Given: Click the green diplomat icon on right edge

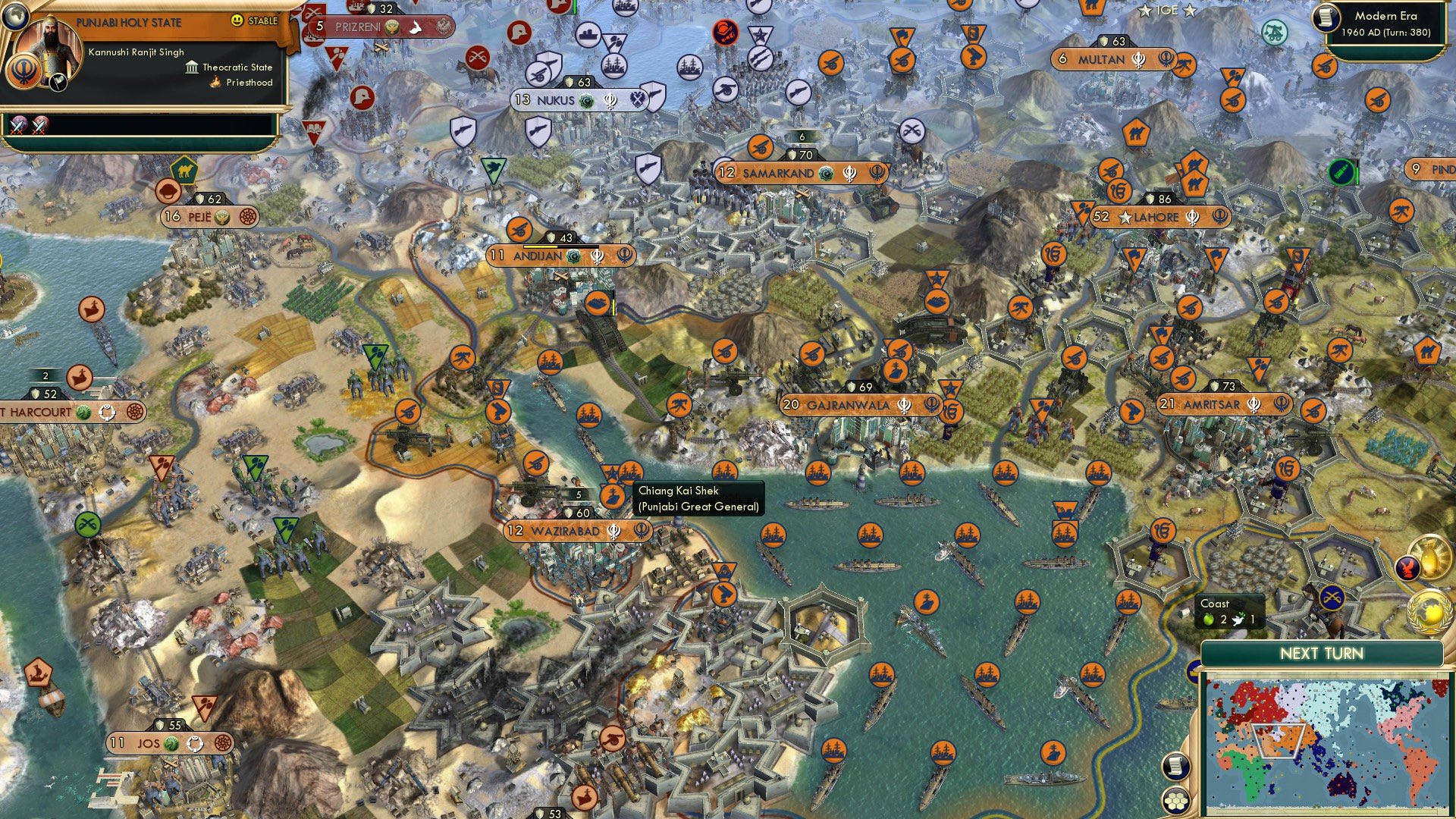Looking at the screenshot, I should pos(1341,173).
